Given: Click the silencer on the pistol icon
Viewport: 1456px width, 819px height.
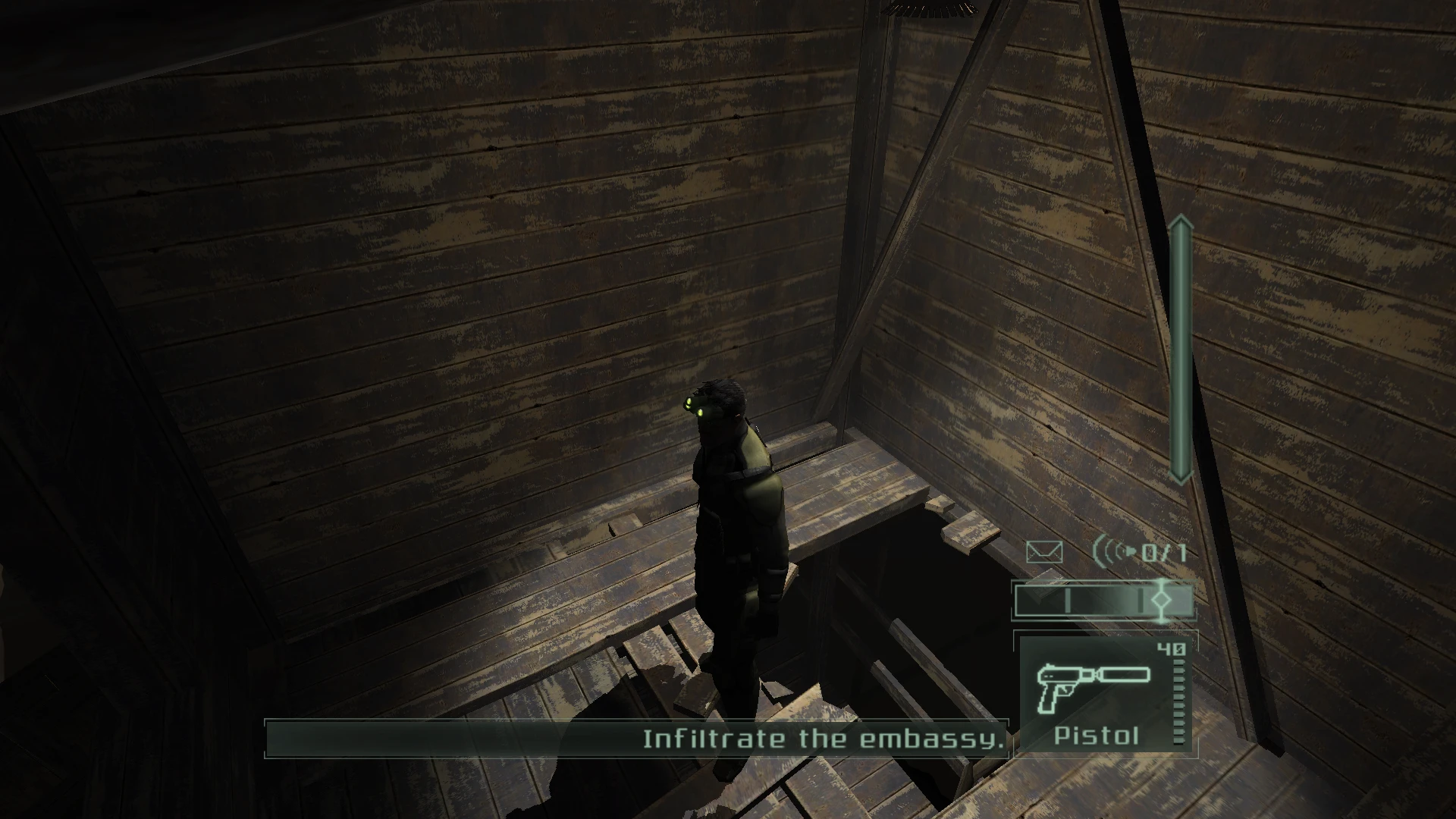Looking at the screenshot, I should point(1124,673).
